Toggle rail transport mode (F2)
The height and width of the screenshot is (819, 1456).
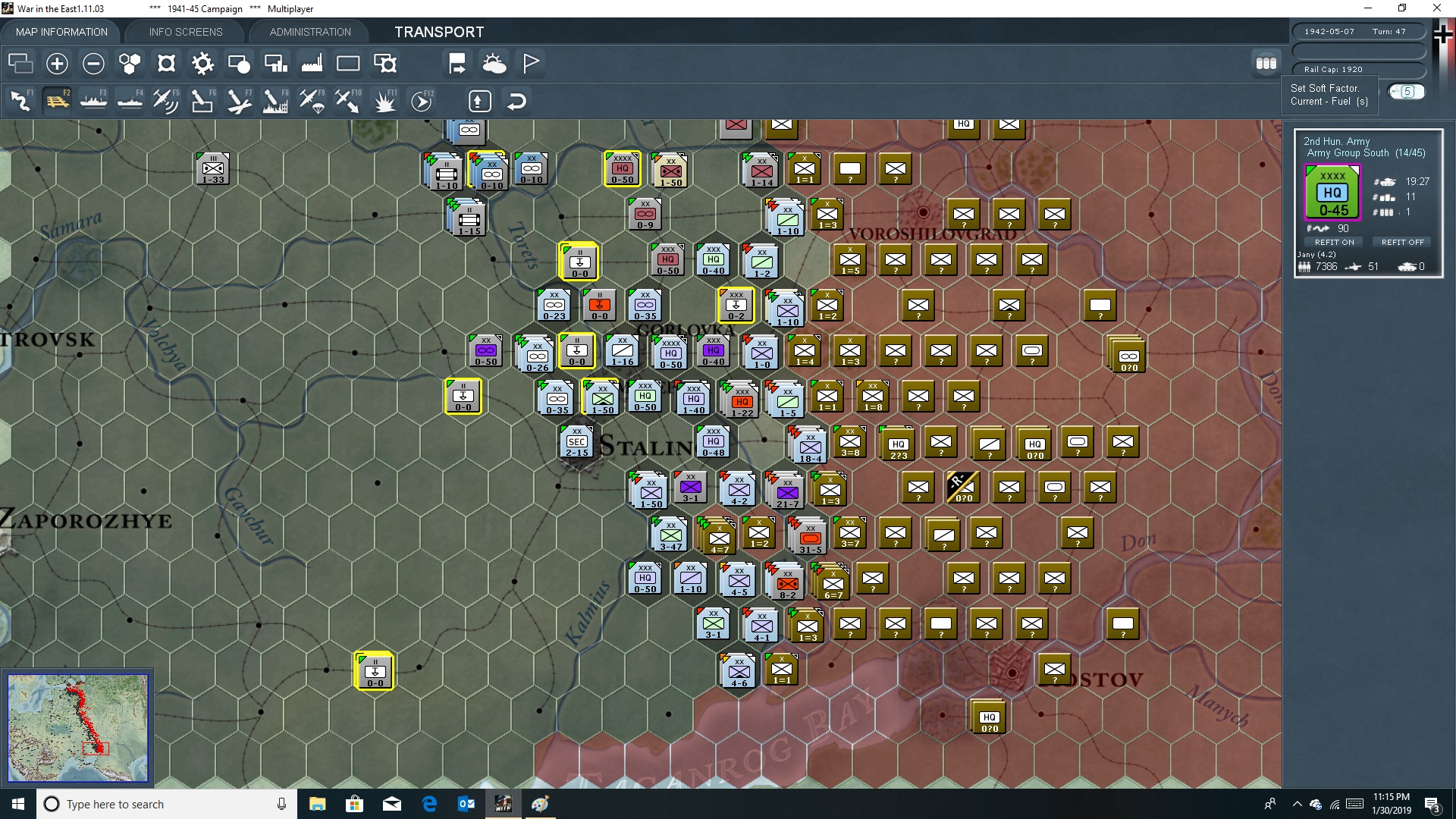click(x=57, y=100)
